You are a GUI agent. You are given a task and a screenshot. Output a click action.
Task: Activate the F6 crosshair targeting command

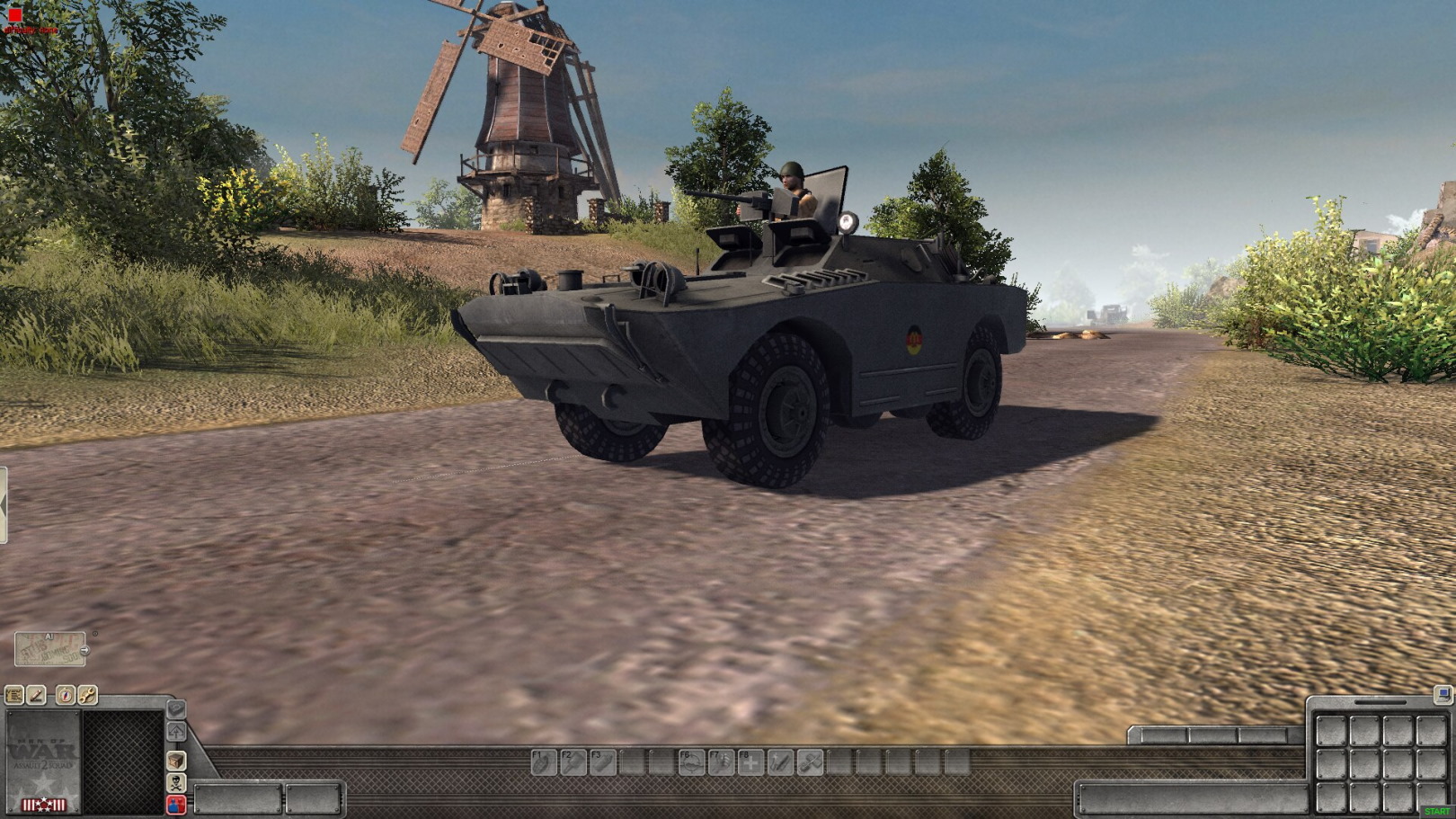click(x=691, y=762)
